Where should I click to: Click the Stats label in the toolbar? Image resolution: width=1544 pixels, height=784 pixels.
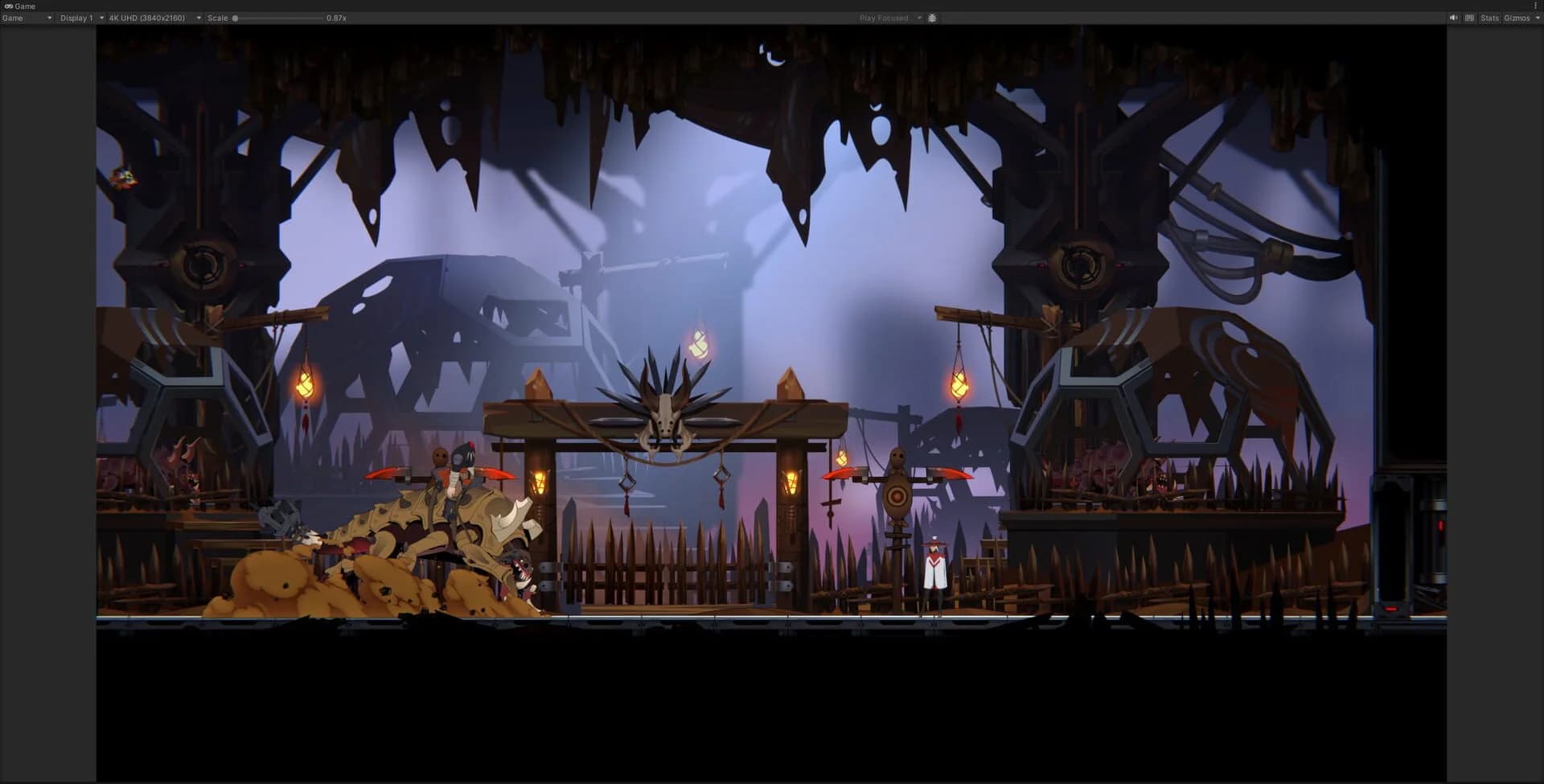coord(1489,17)
